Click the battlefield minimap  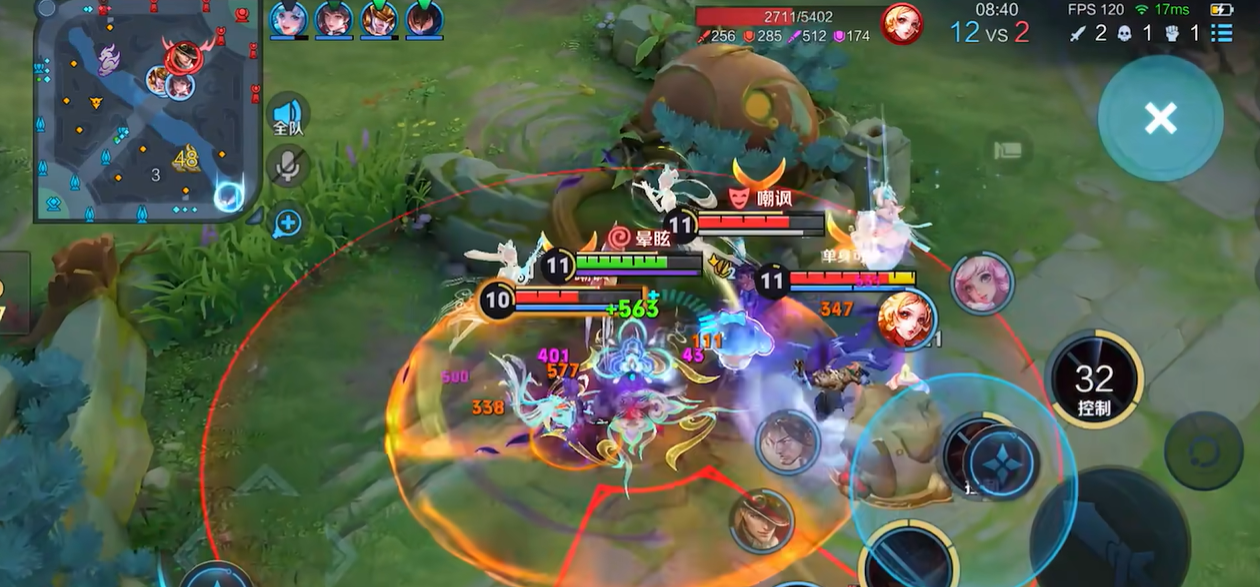147,110
